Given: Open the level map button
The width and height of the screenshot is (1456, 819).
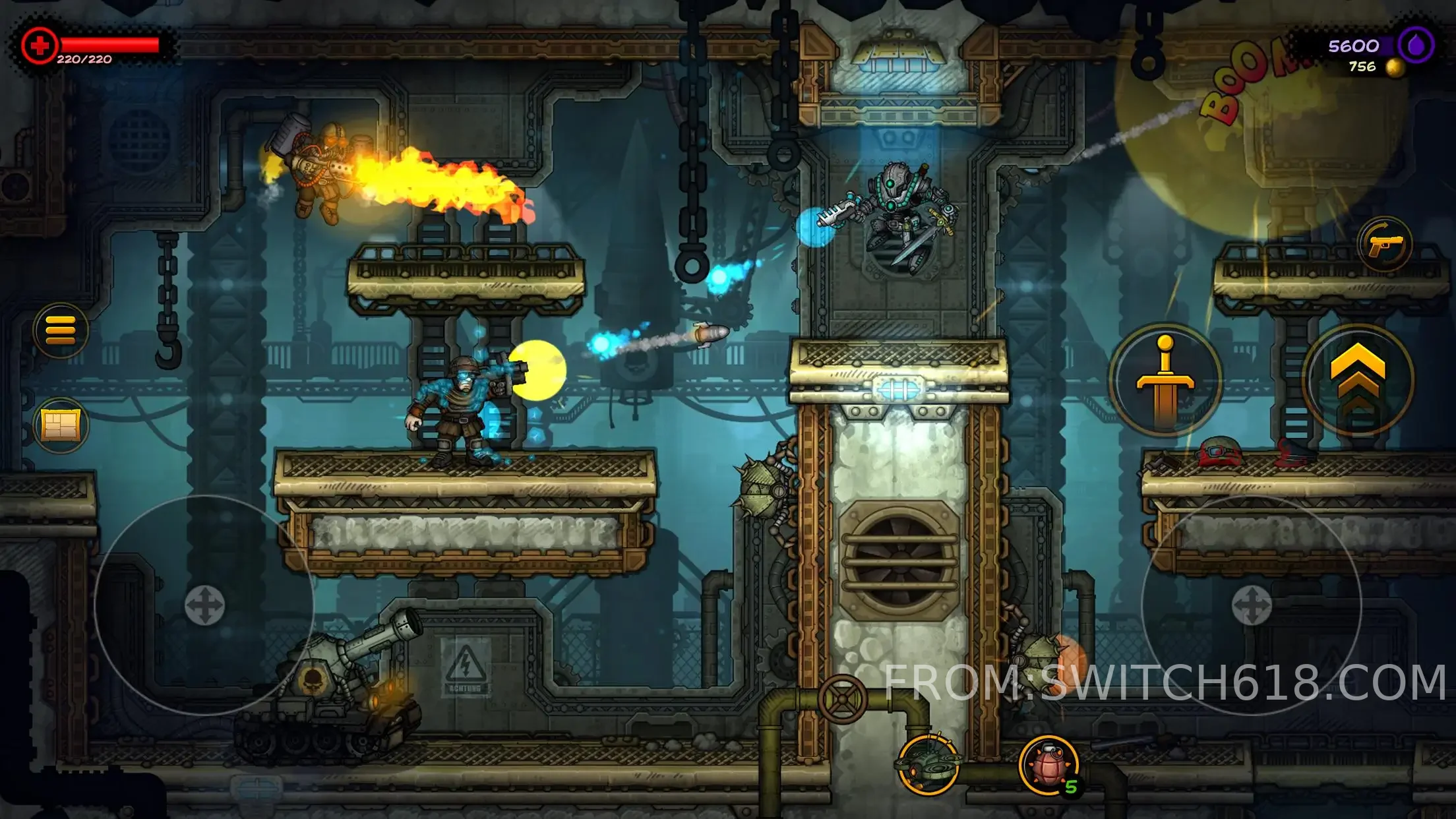Looking at the screenshot, I should [61, 425].
